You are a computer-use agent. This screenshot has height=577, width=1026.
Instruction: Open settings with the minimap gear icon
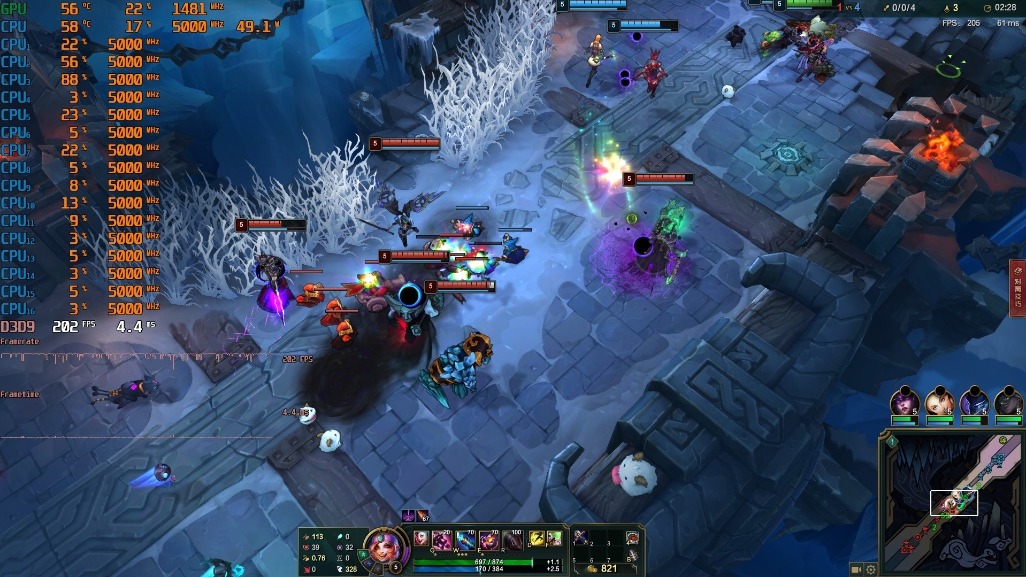pyautogui.click(x=871, y=569)
